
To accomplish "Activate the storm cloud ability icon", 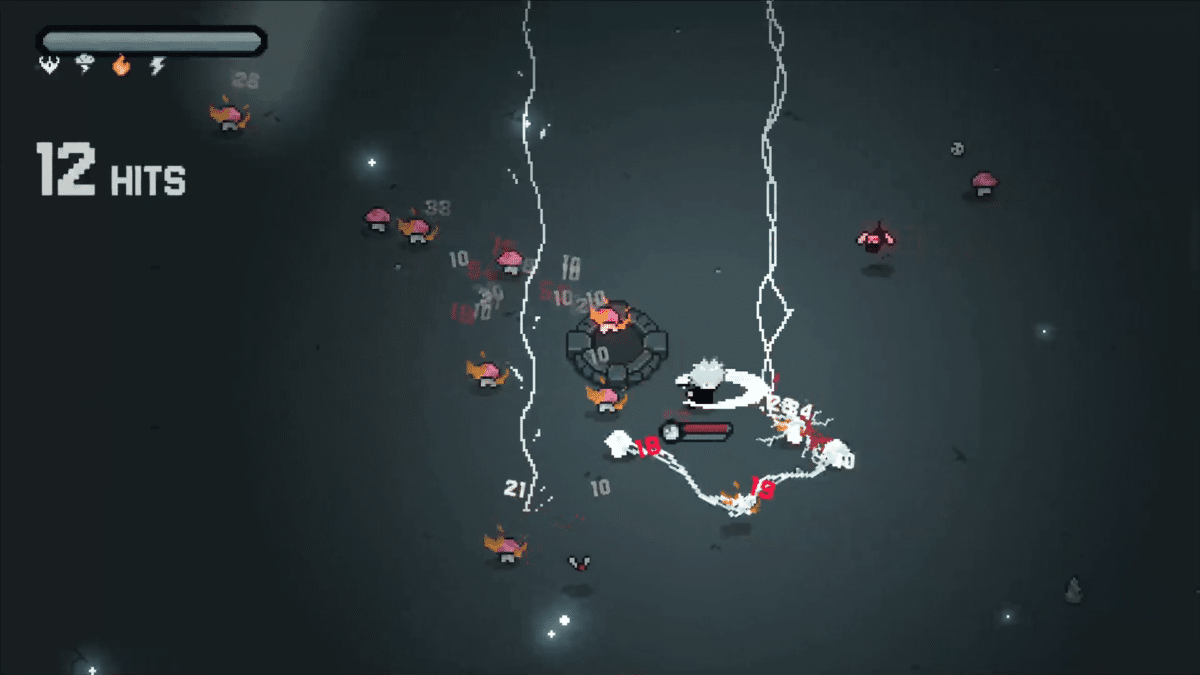I will pyautogui.click(x=85, y=66).
